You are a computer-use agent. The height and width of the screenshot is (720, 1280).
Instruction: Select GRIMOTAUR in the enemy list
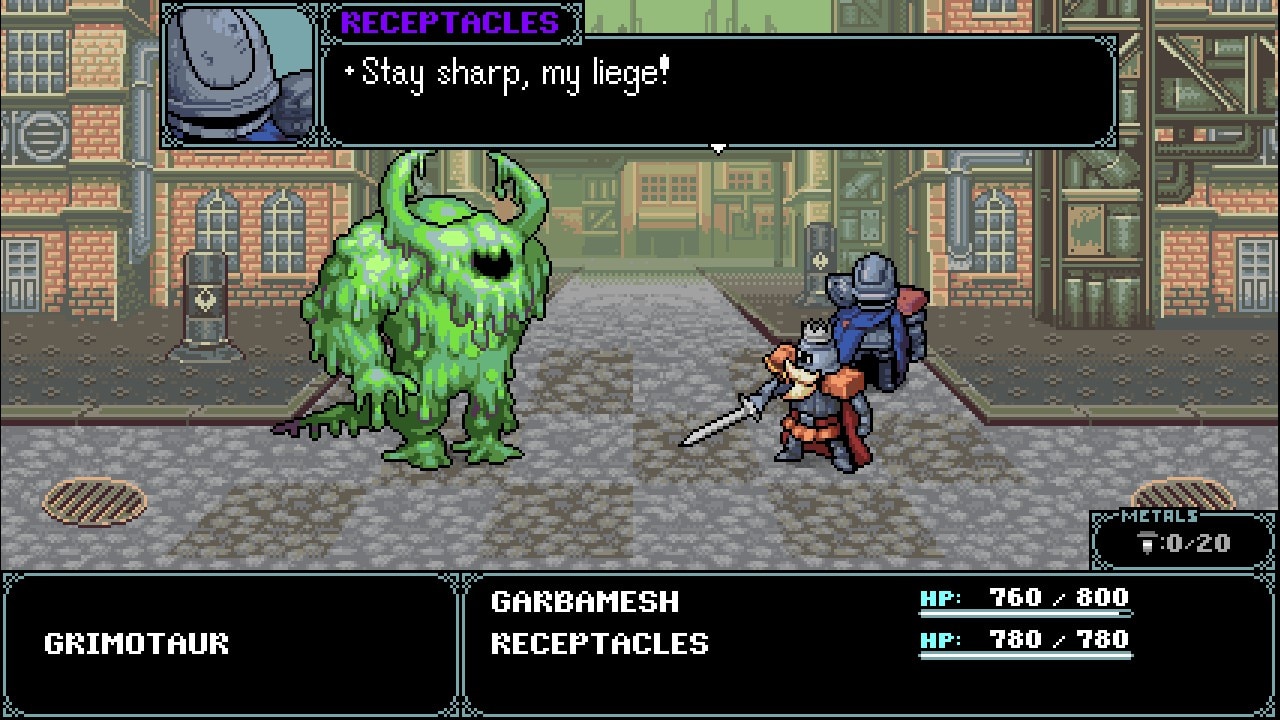[137, 643]
